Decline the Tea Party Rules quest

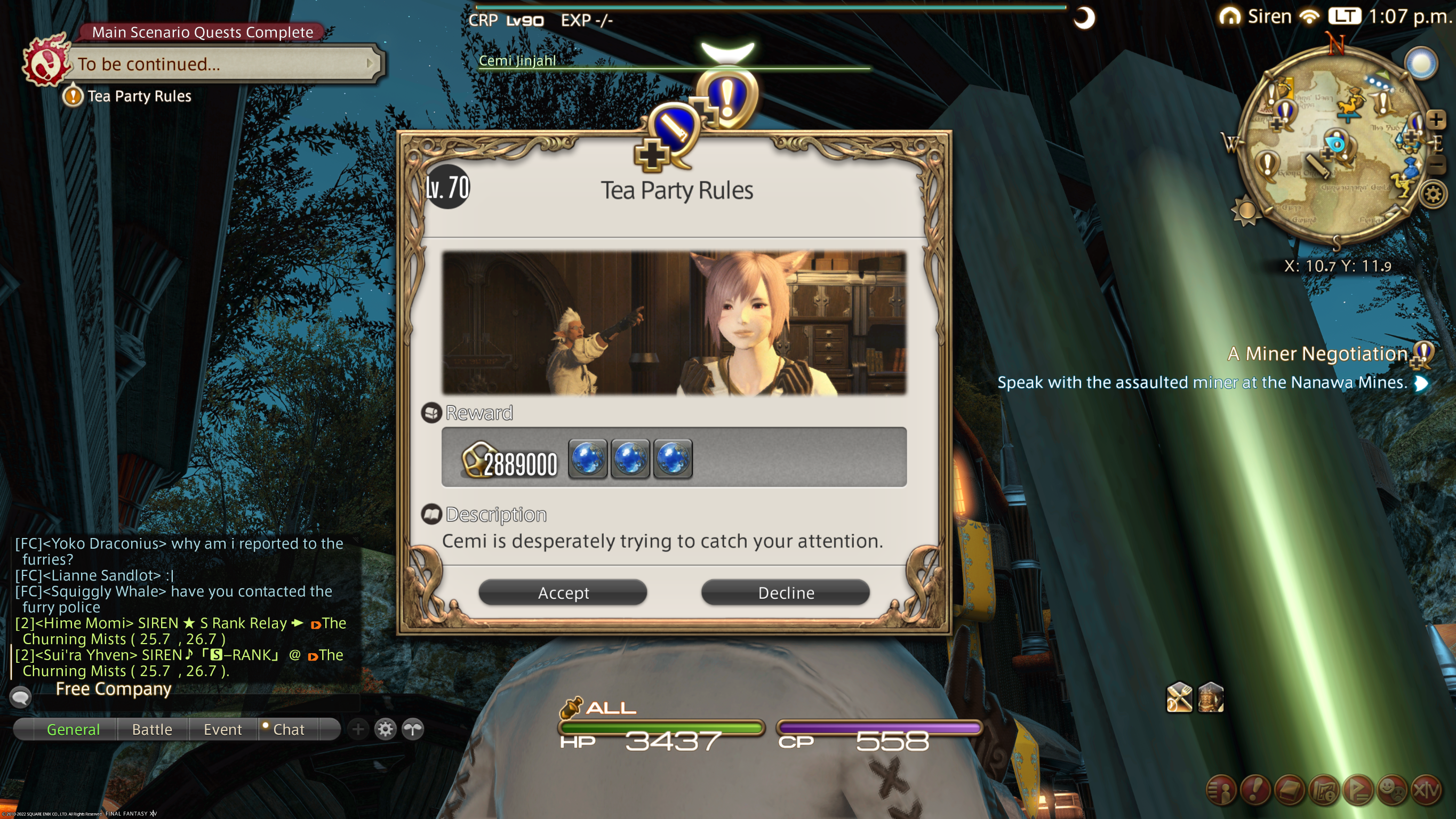[x=785, y=592]
